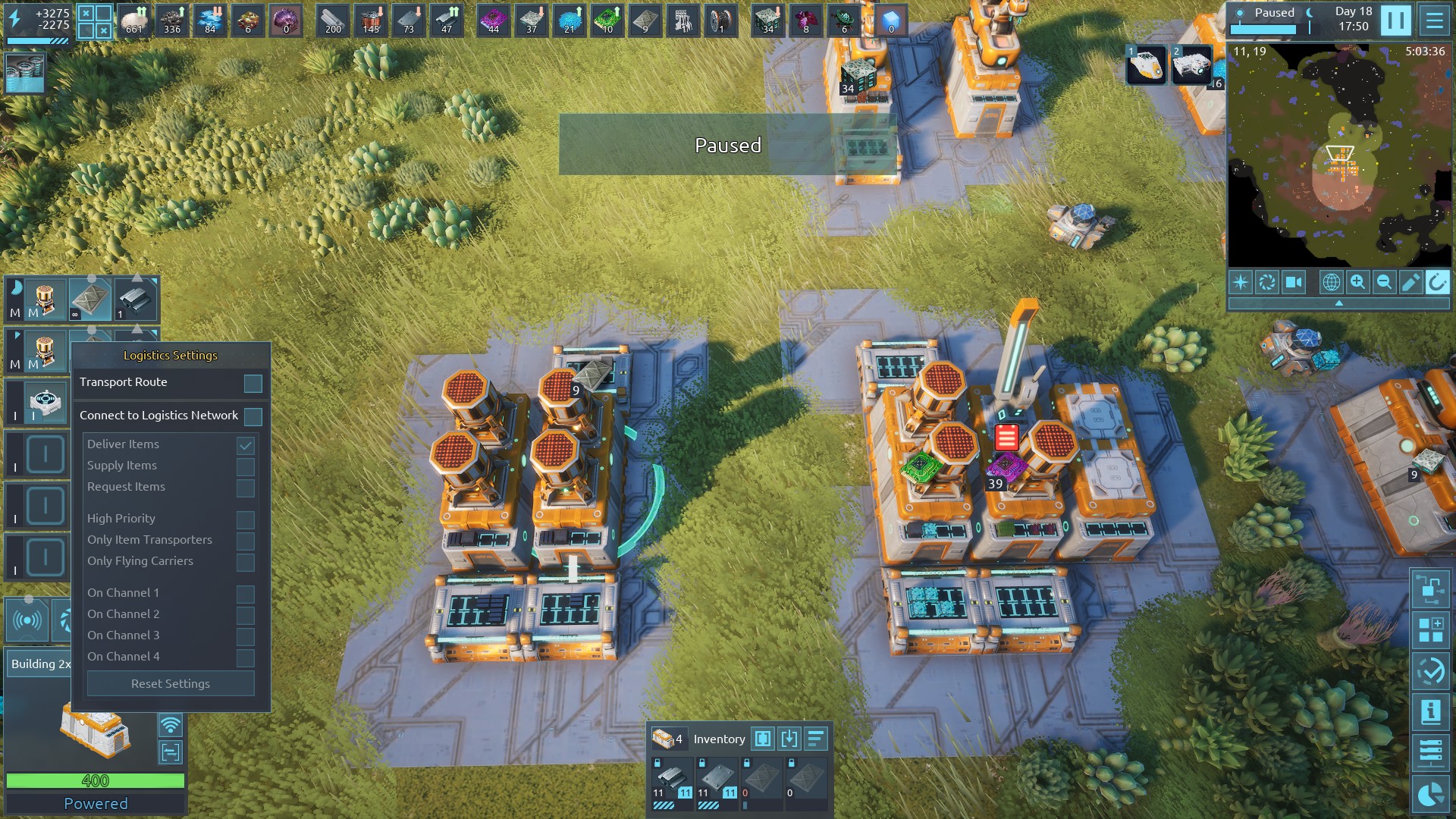Screen dimensions: 1456x819
Task: Enable Connect to Logistics Network
Action: [x=253, y=416]
